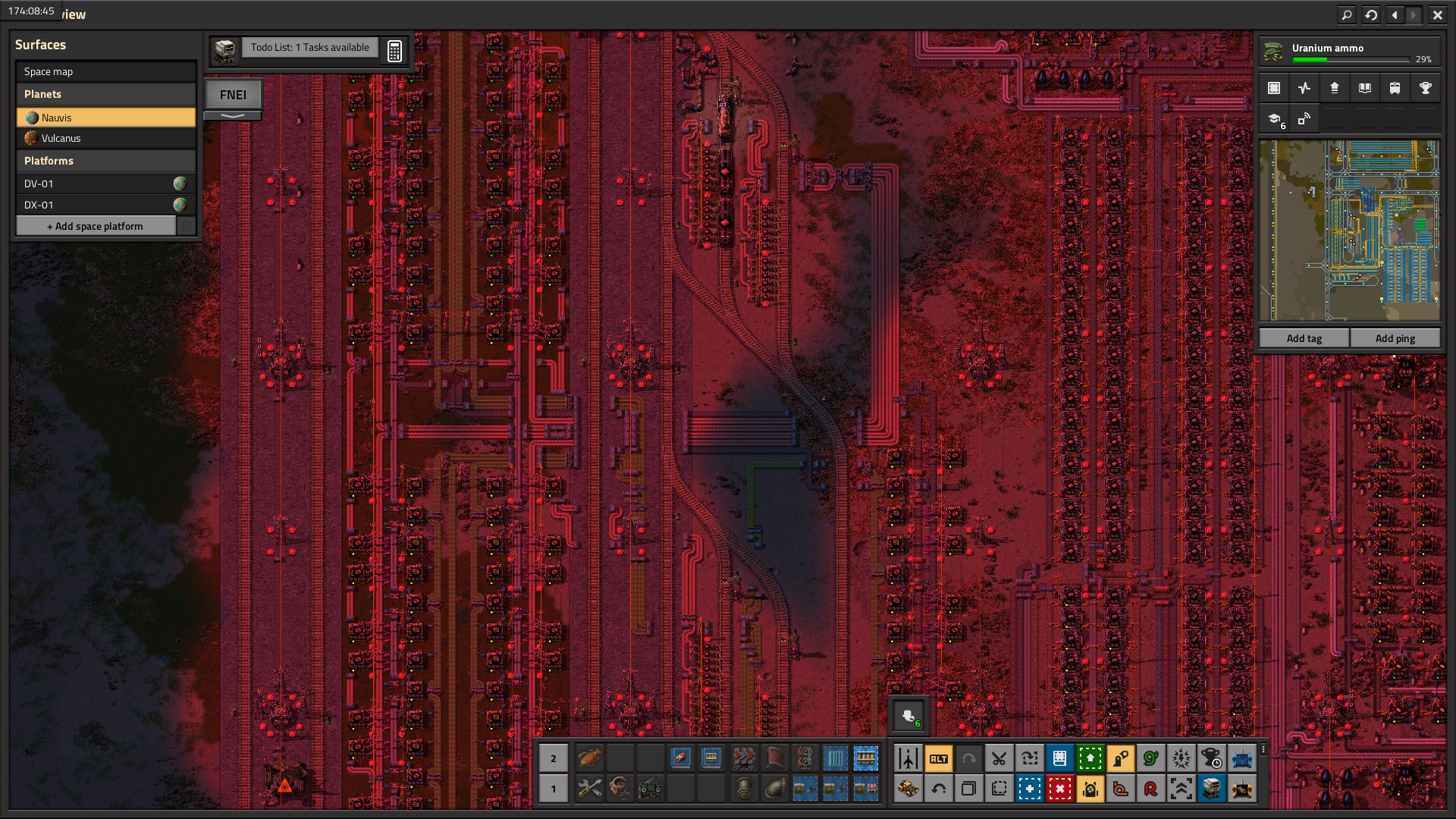The width and height of the screenshot is (1456, 819).
Task: Show achievements via the trophy icon
Action: (1425, 88)
